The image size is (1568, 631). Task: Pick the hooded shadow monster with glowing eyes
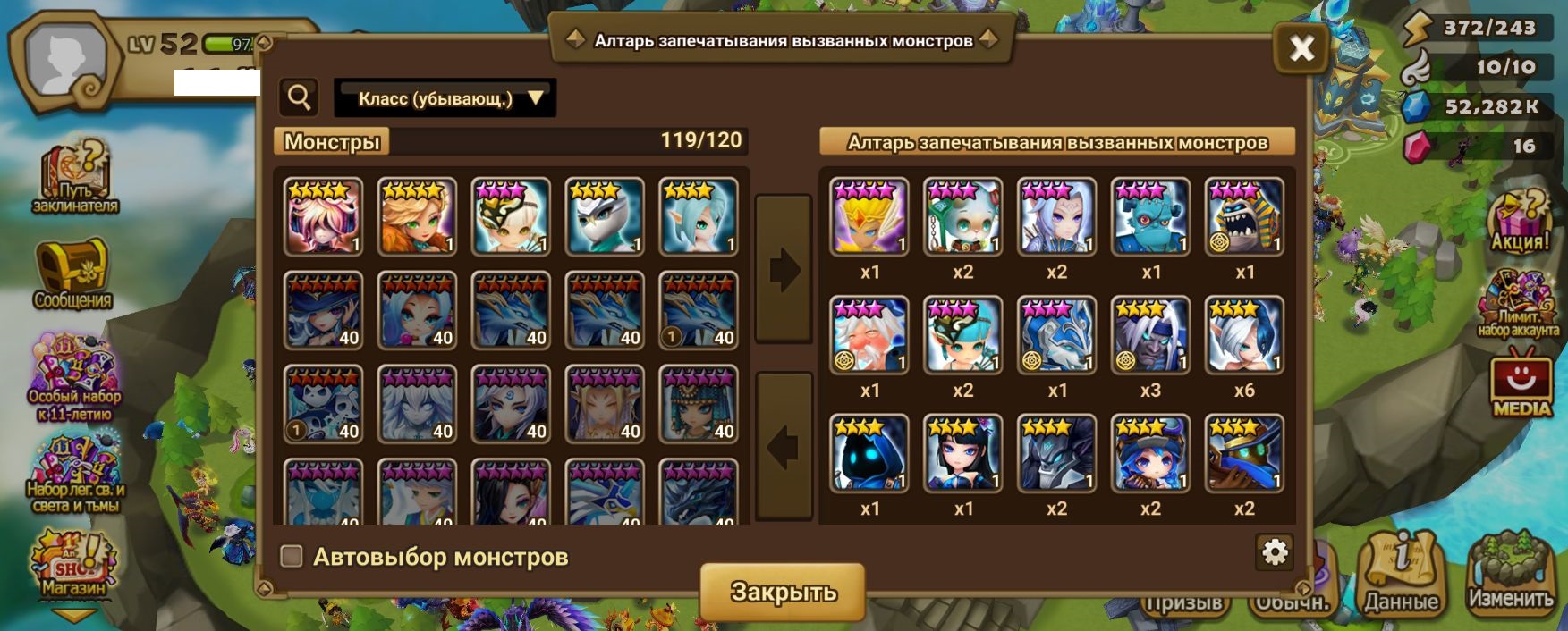869,453
